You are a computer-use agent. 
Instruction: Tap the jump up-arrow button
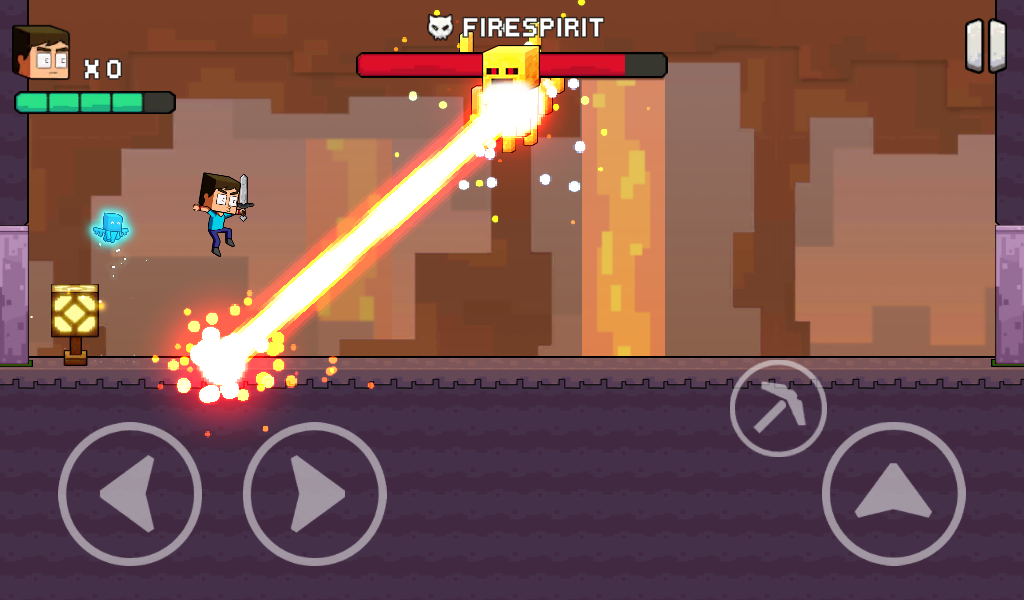click(x=893, y=493)
